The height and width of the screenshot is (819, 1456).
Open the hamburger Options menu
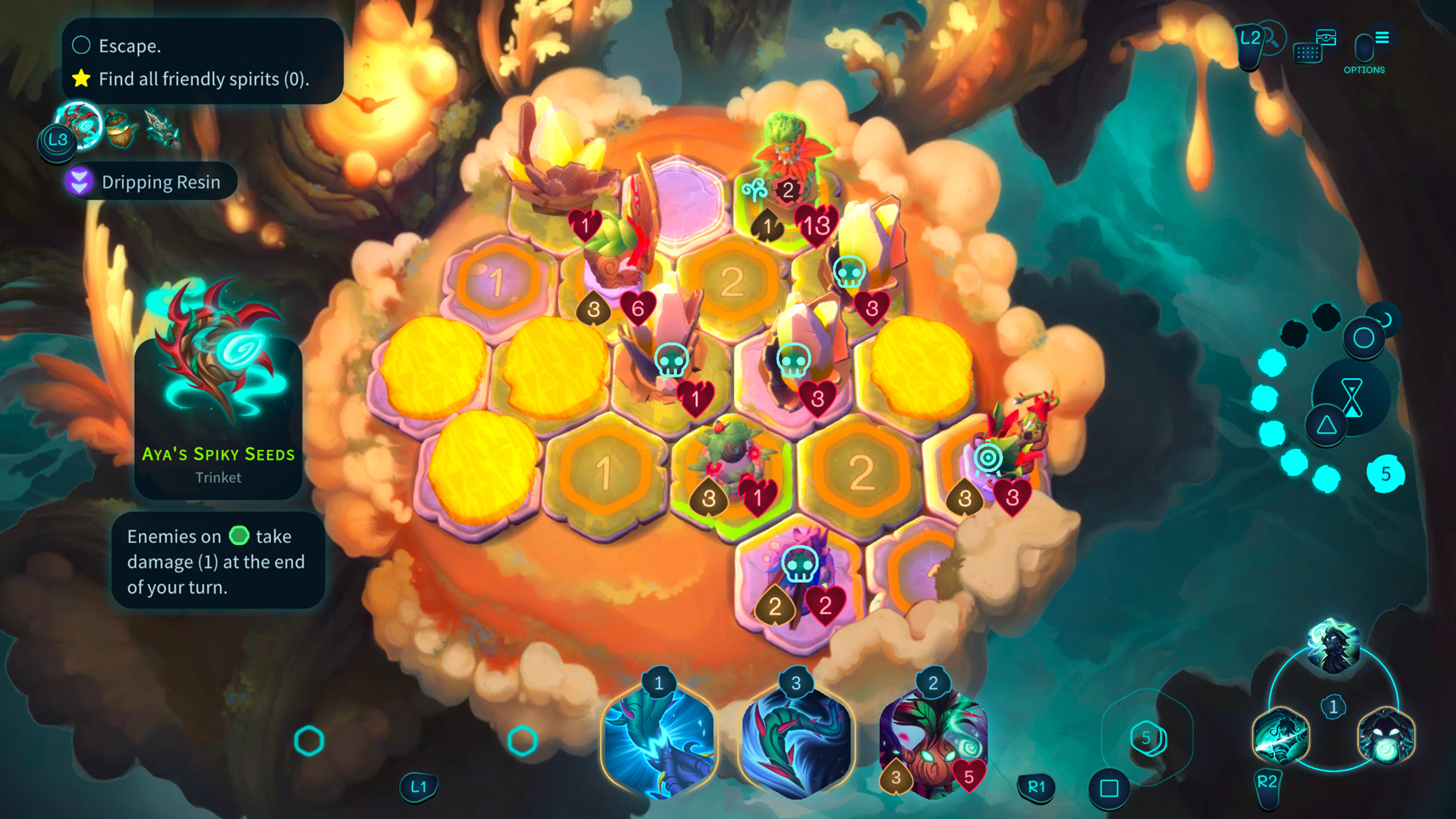click(x=1381, y=38)
